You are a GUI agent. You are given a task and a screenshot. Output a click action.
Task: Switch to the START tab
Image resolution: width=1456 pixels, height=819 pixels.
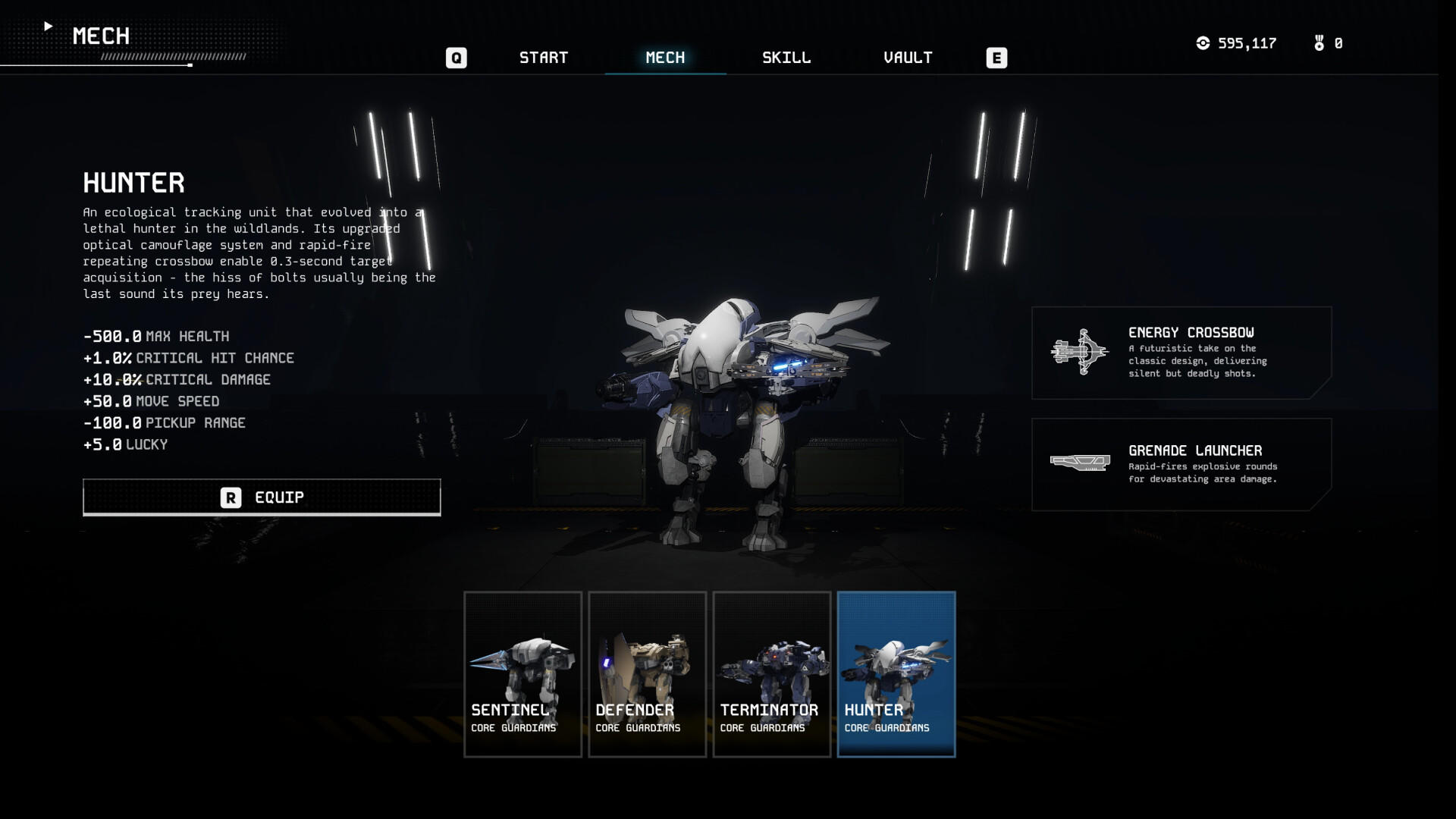[544, 57]
